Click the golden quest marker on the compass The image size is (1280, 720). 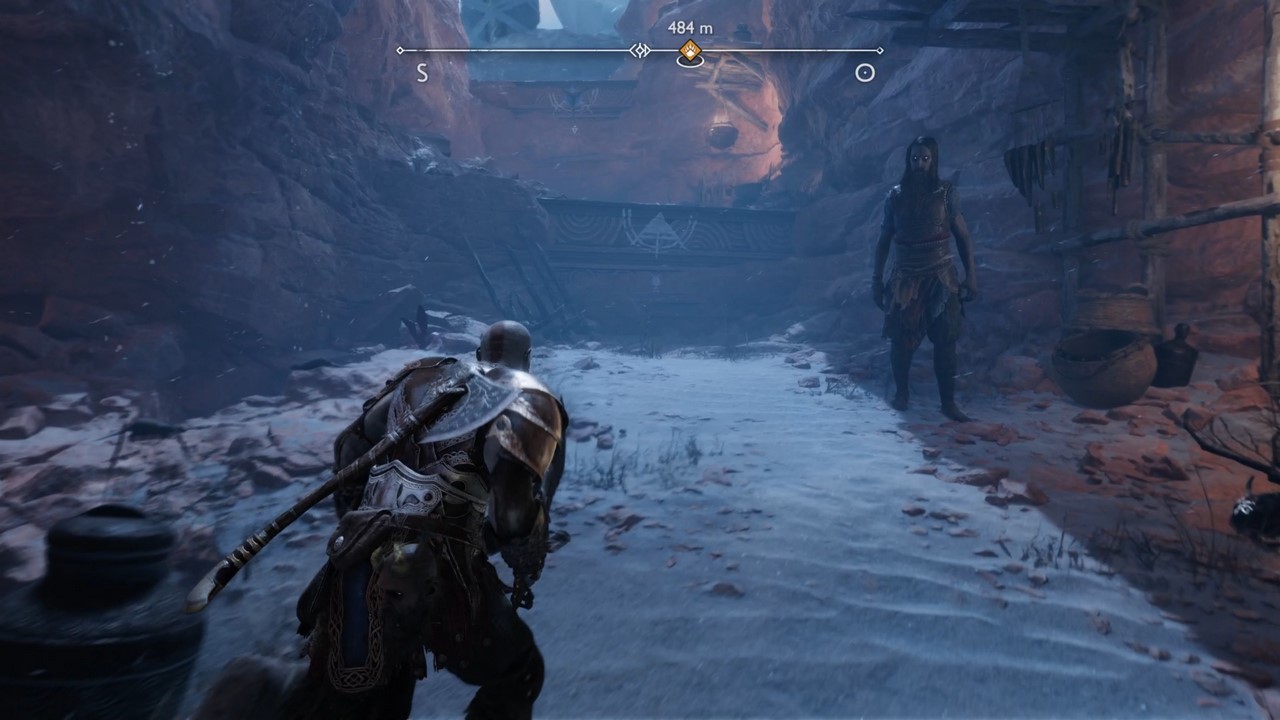pos(690,50)
